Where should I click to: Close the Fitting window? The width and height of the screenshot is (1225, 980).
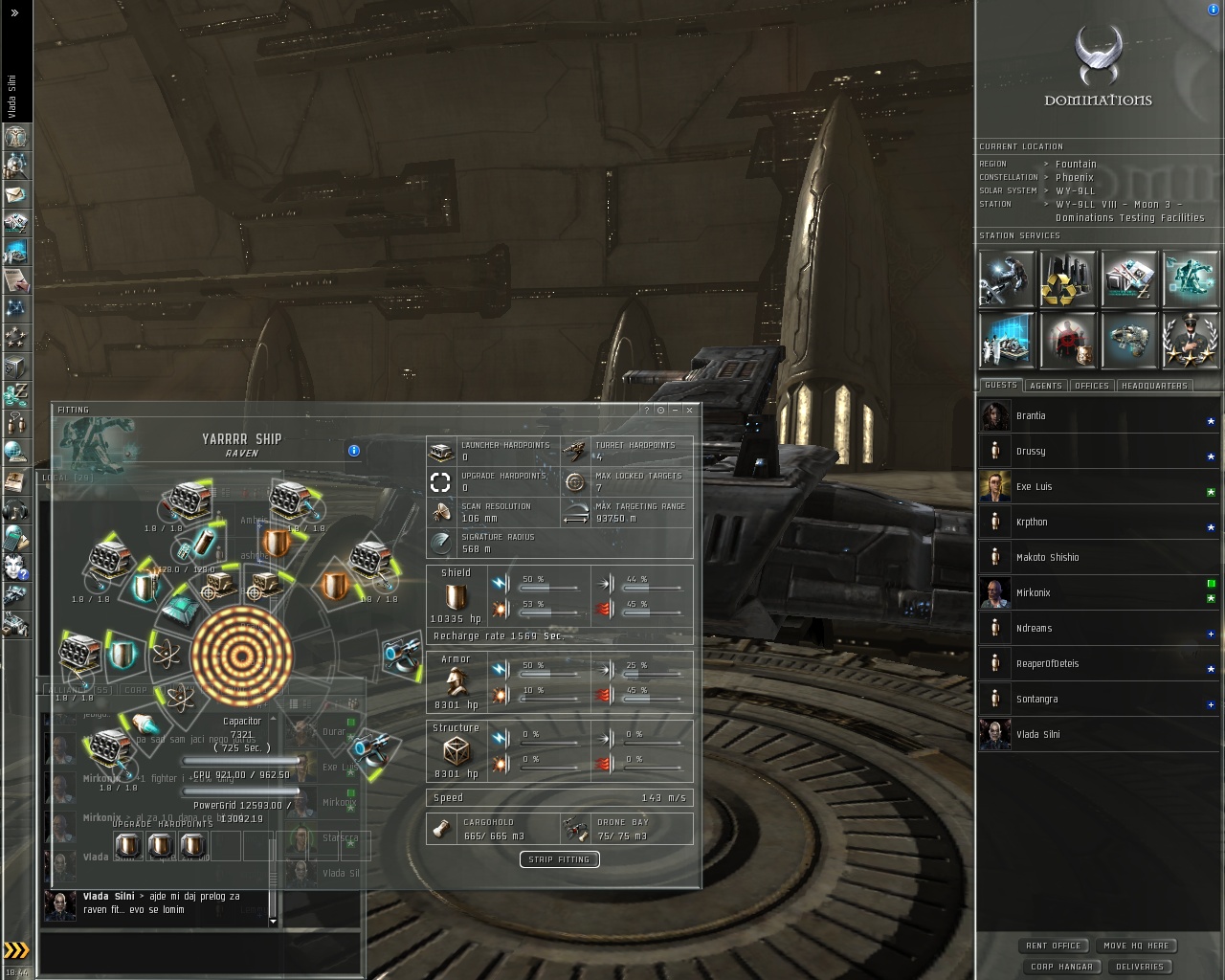689,410
